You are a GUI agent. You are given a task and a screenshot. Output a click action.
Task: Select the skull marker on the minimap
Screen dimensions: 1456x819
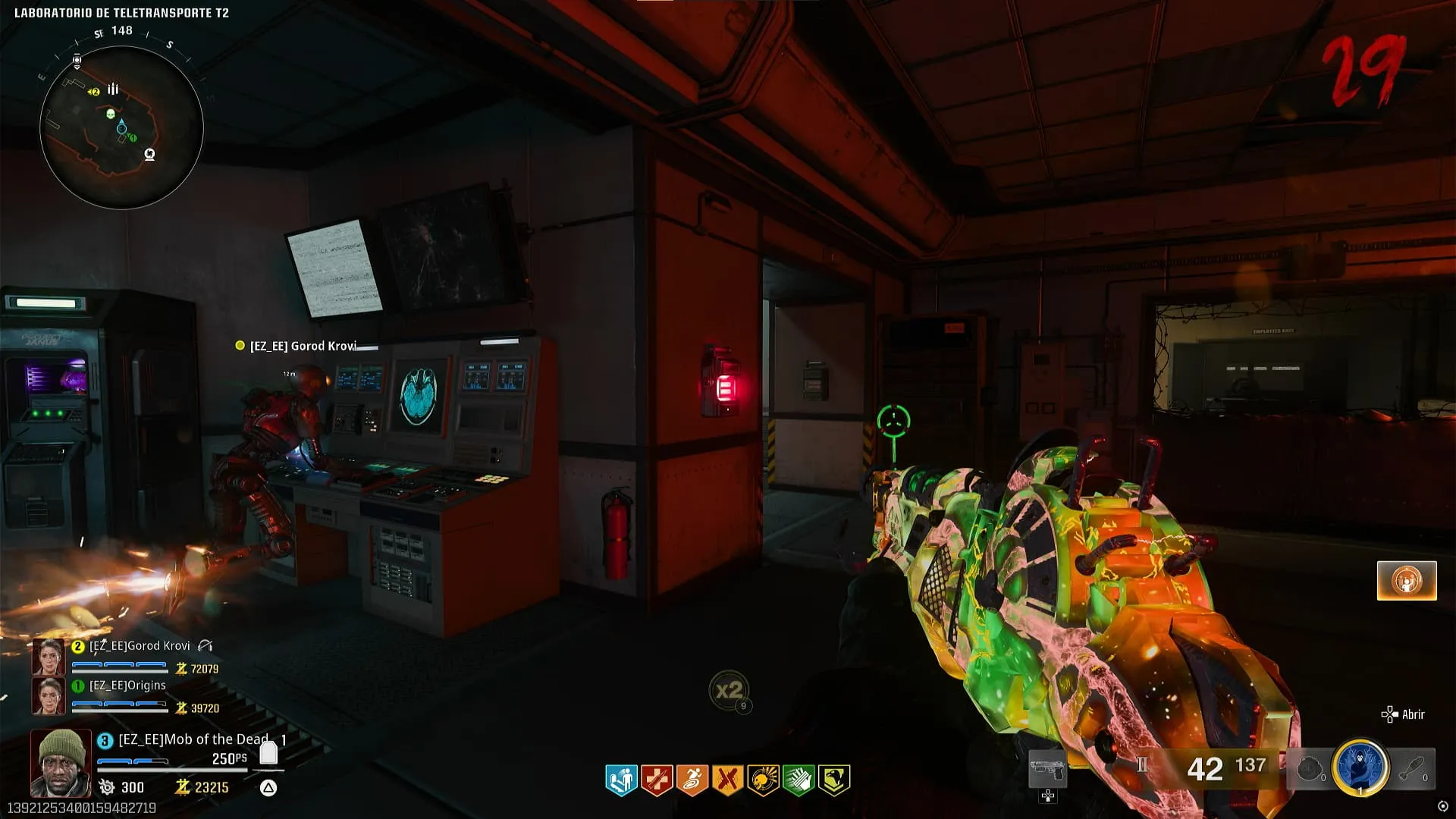[110, 115]
